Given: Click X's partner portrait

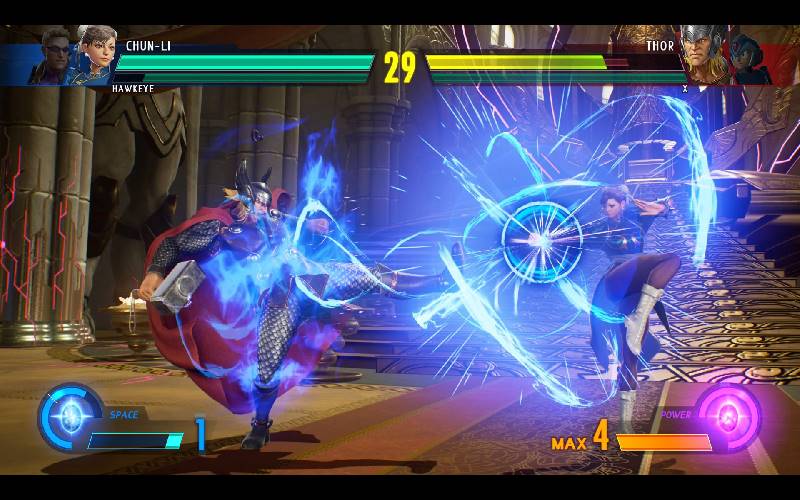Looking at the screenshot, I should click(x=745, y=58).
